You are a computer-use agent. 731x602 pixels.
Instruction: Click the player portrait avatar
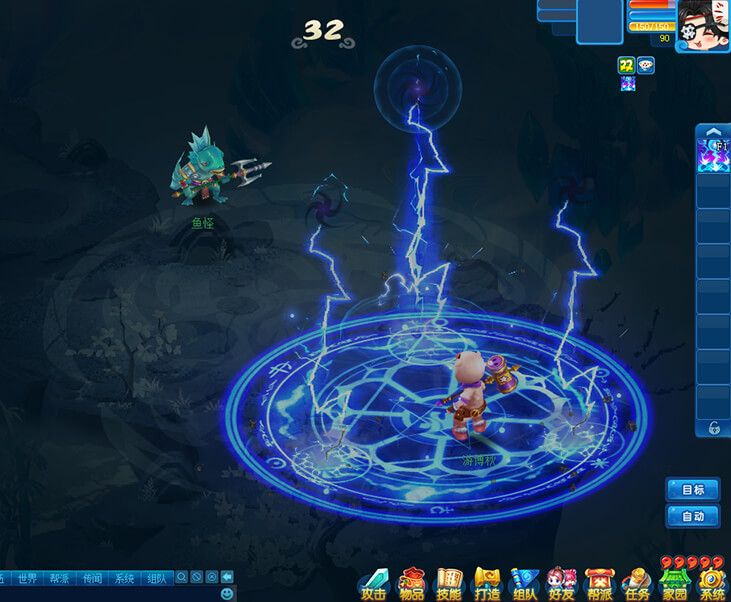pyautogui.click(x=704, y=24)
